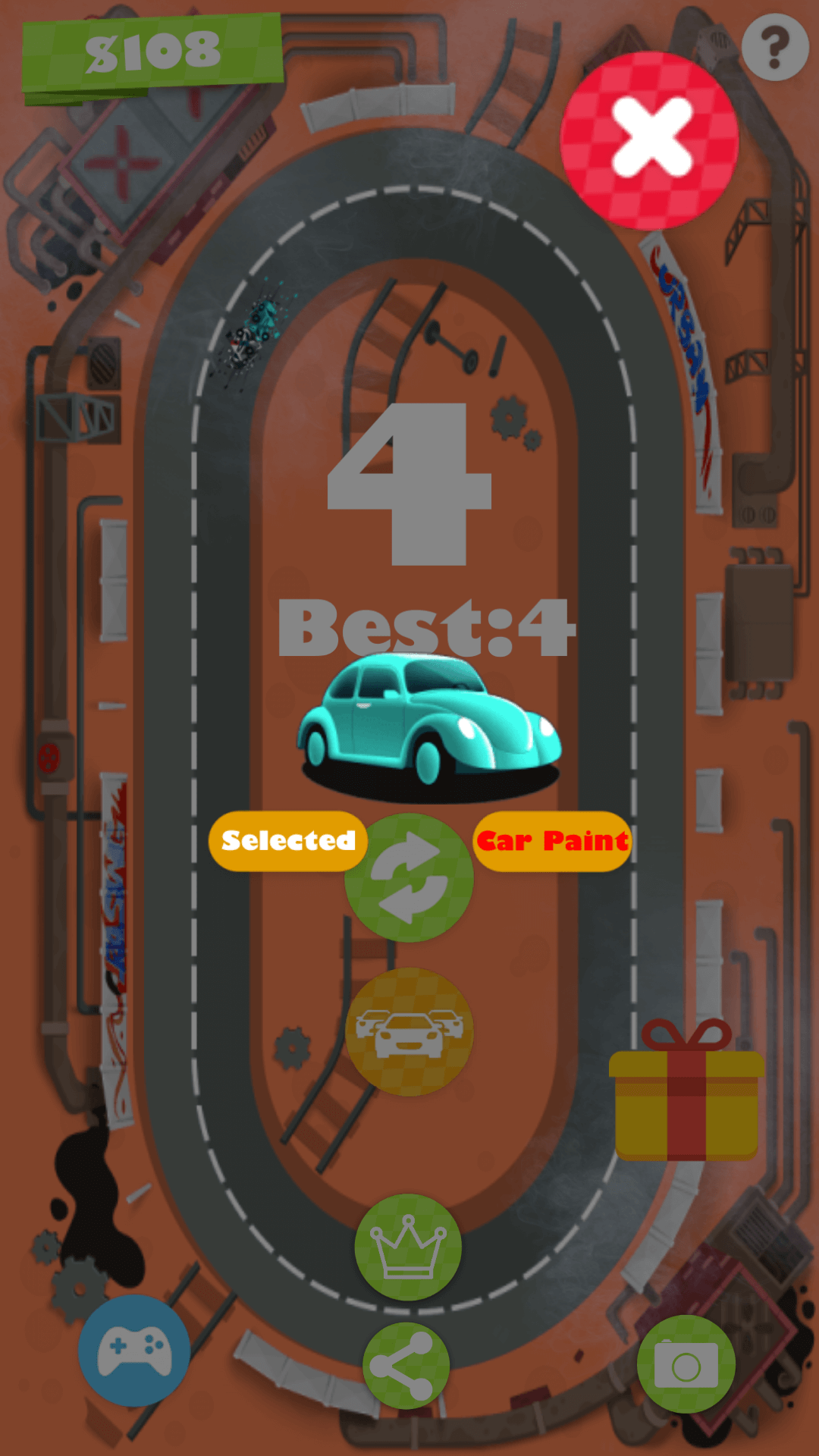Close the menu with the red X
The width and height of the screenshot is (819, 1456).
[649, 141]
